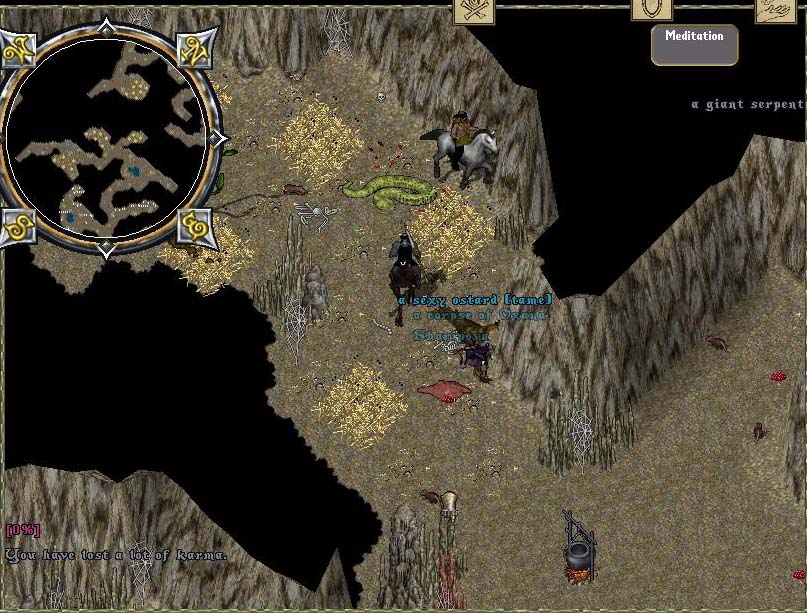Click the N compass marker on the minimap

click(x=192, y=47)
